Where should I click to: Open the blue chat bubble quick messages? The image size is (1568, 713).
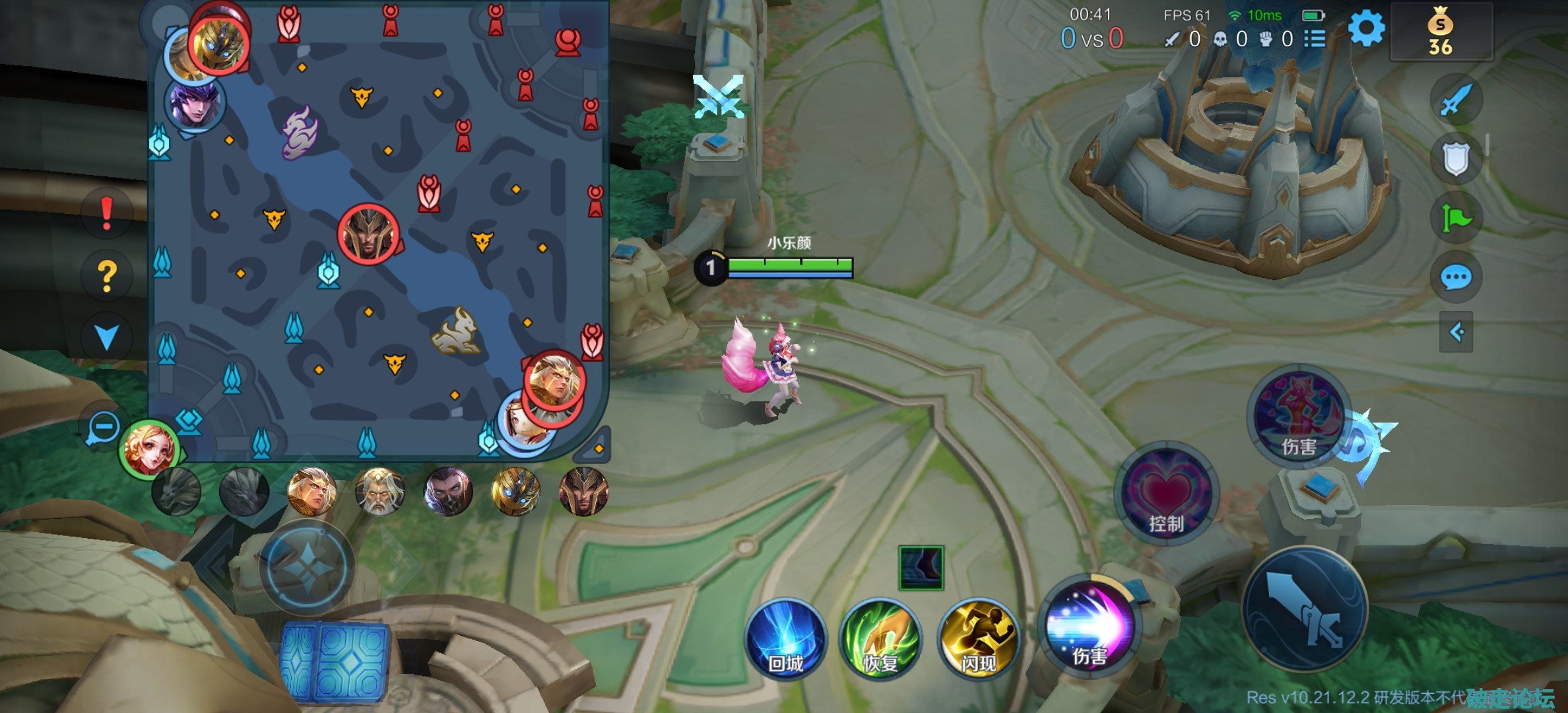[1456, 277]
